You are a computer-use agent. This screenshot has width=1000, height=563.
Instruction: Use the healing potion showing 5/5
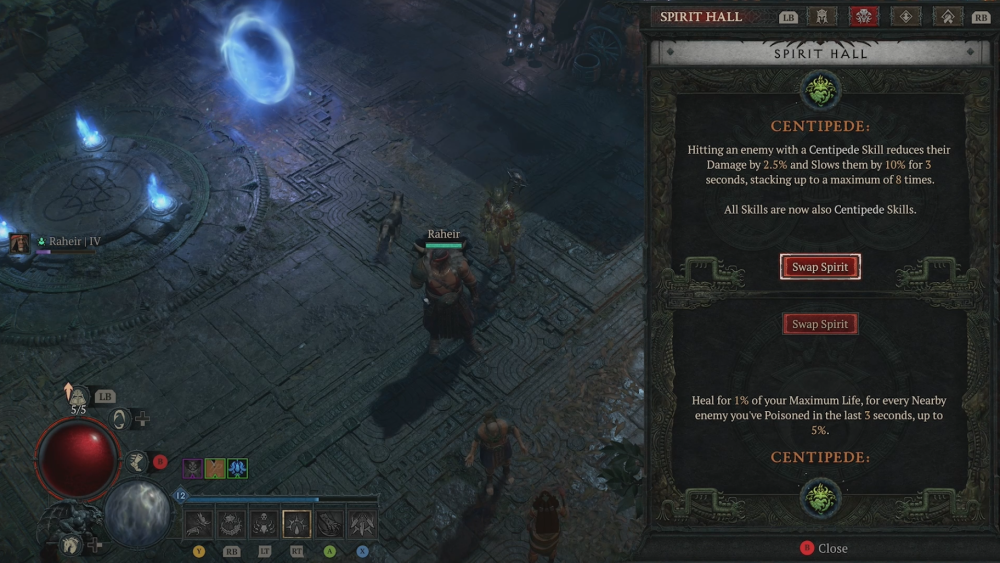(x=78, y=398)
